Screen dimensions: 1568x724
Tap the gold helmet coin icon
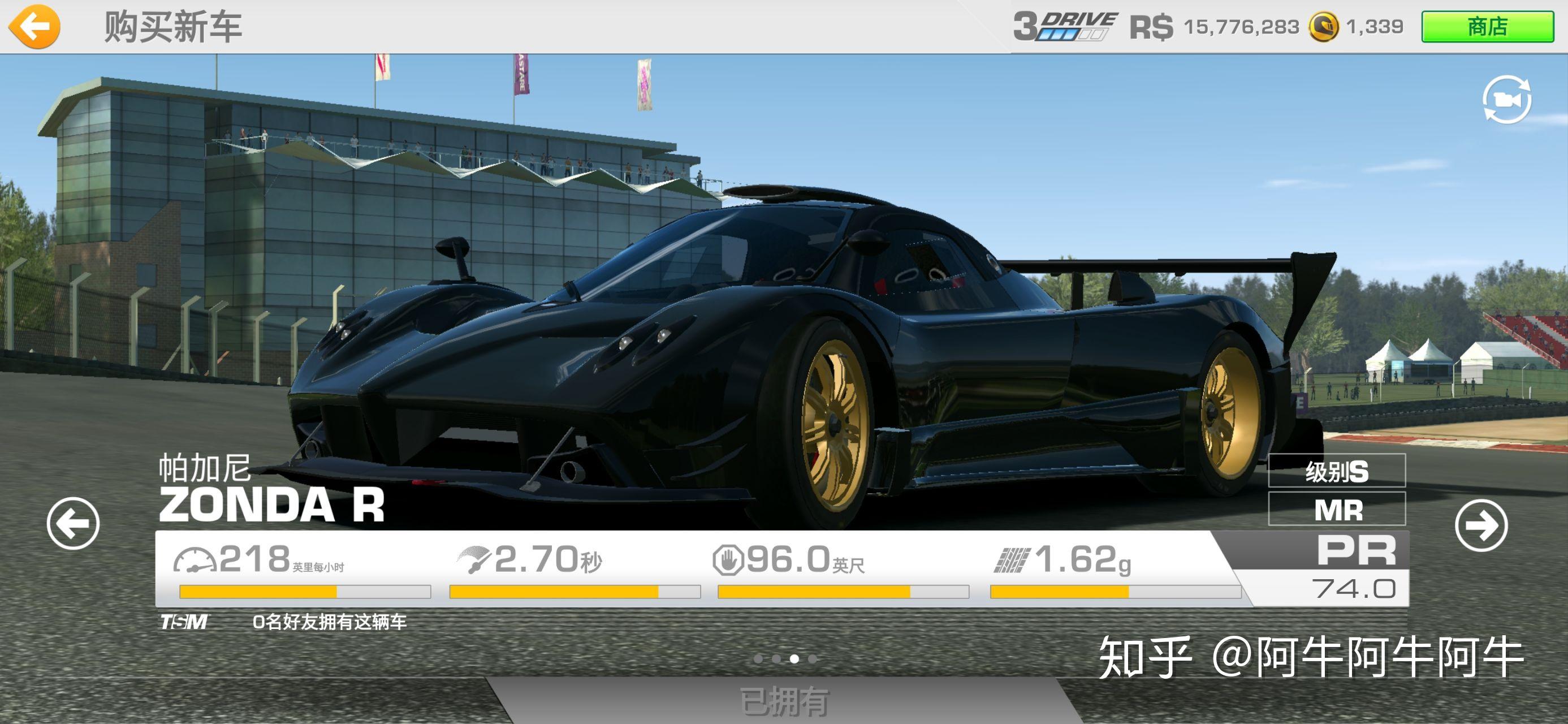coord(1323,27)
